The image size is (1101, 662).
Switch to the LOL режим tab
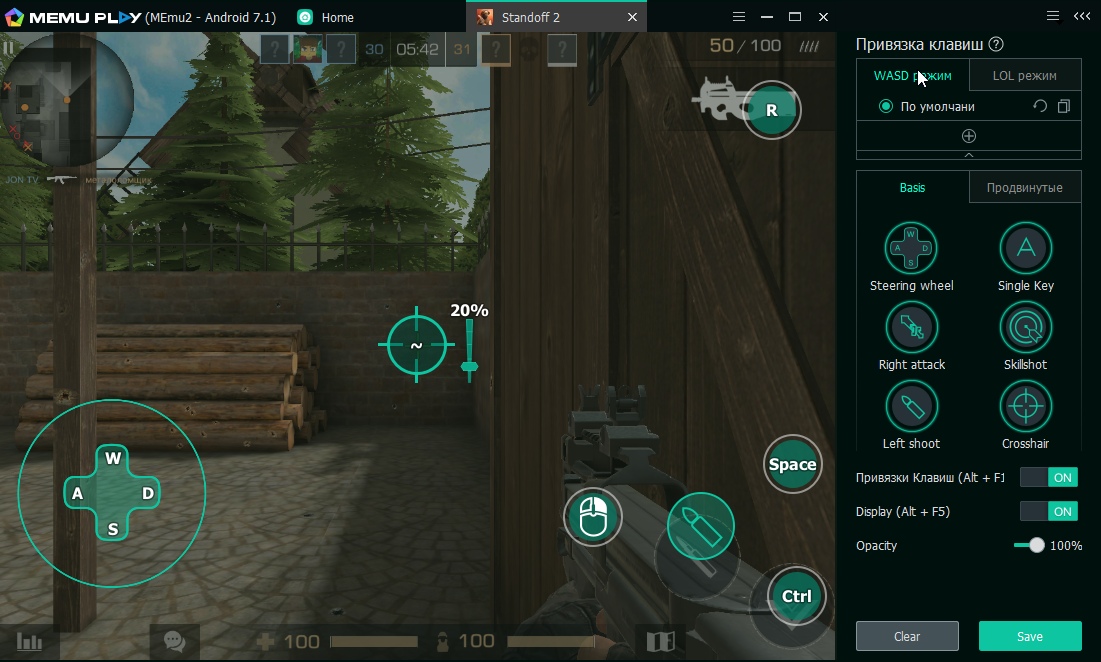pyautogui.click(x=1024, y=75)
